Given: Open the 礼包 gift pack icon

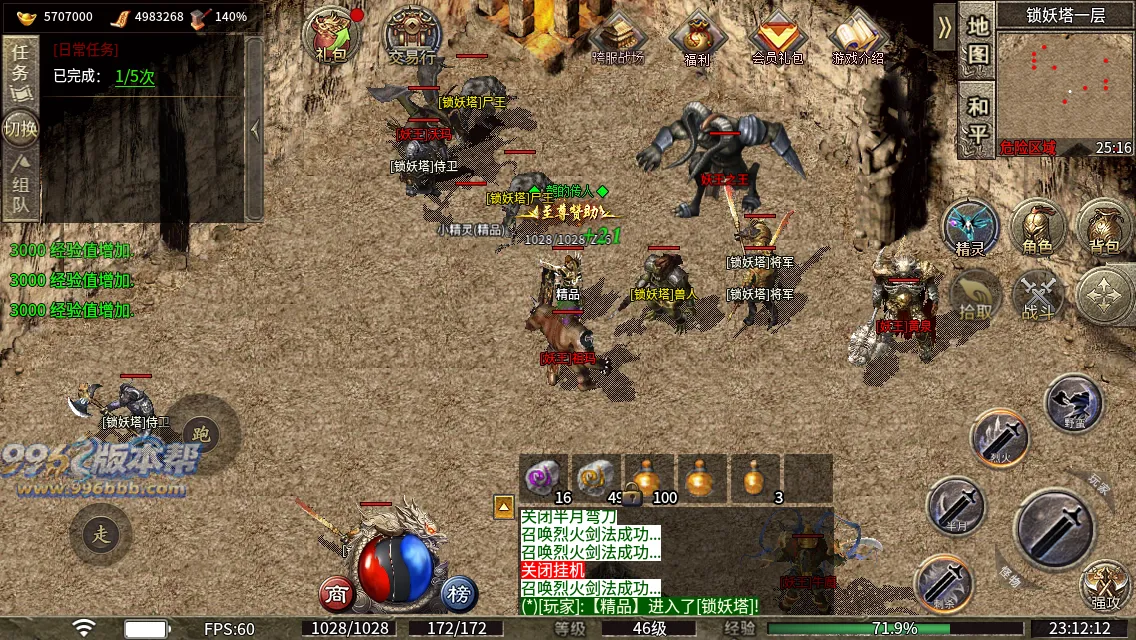Looking at the screenshot, I should (331, 37).
